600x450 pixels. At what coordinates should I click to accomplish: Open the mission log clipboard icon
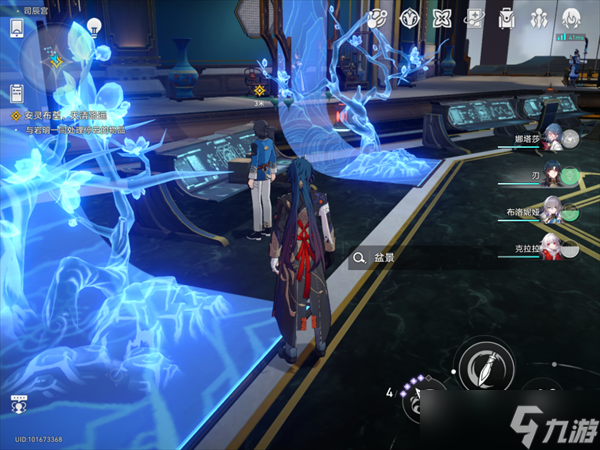pos(17,93)
